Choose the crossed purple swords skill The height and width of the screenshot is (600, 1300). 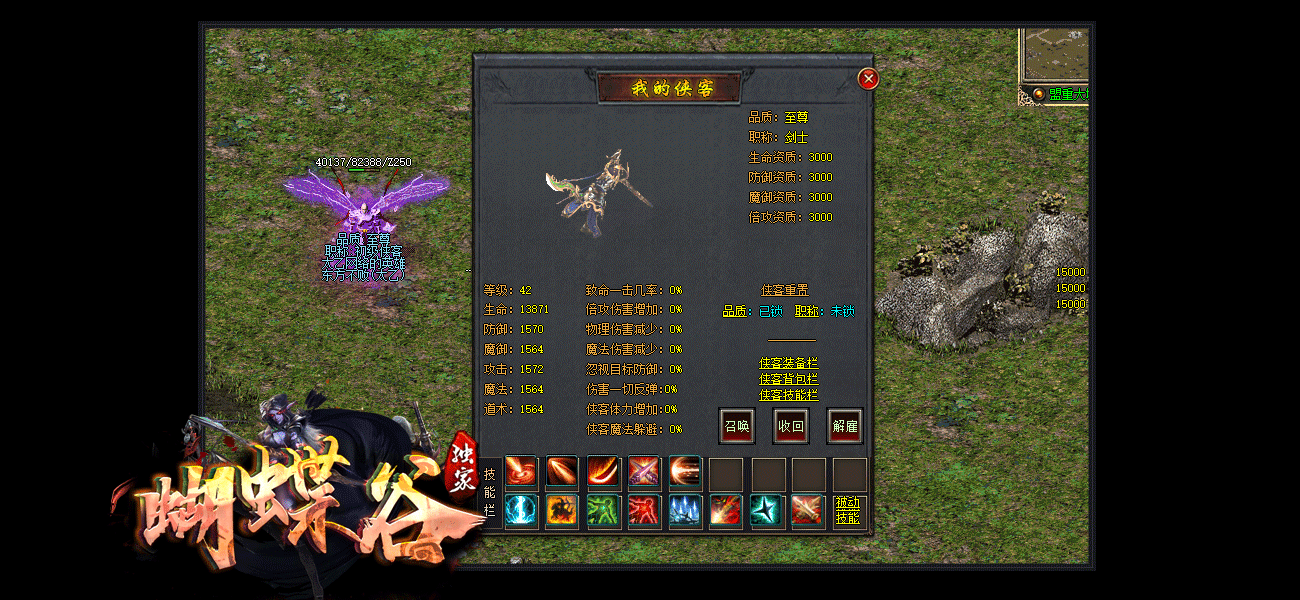[x=644, y=471]
